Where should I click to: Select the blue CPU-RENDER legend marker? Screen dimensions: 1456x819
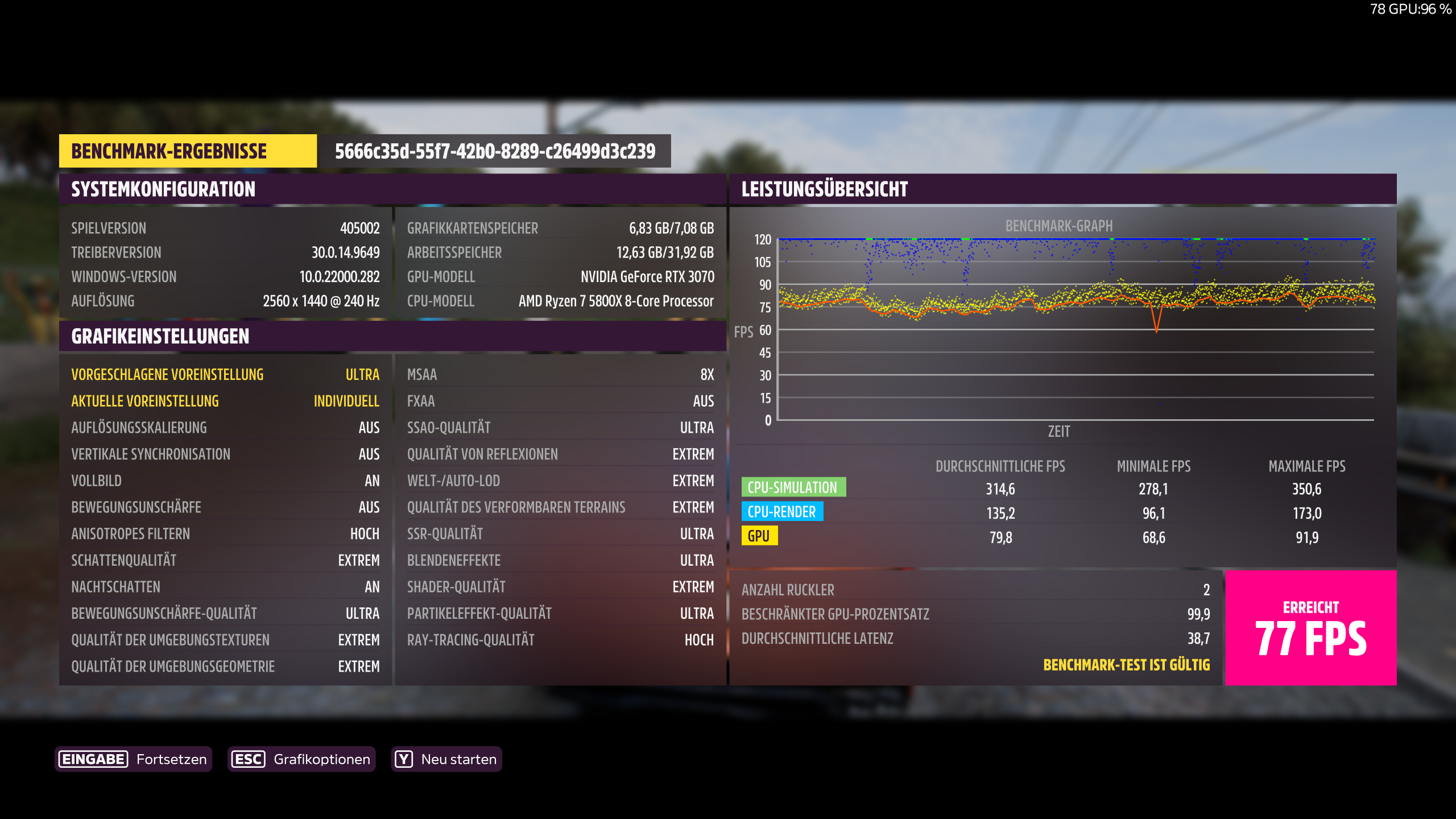[781, 512]
